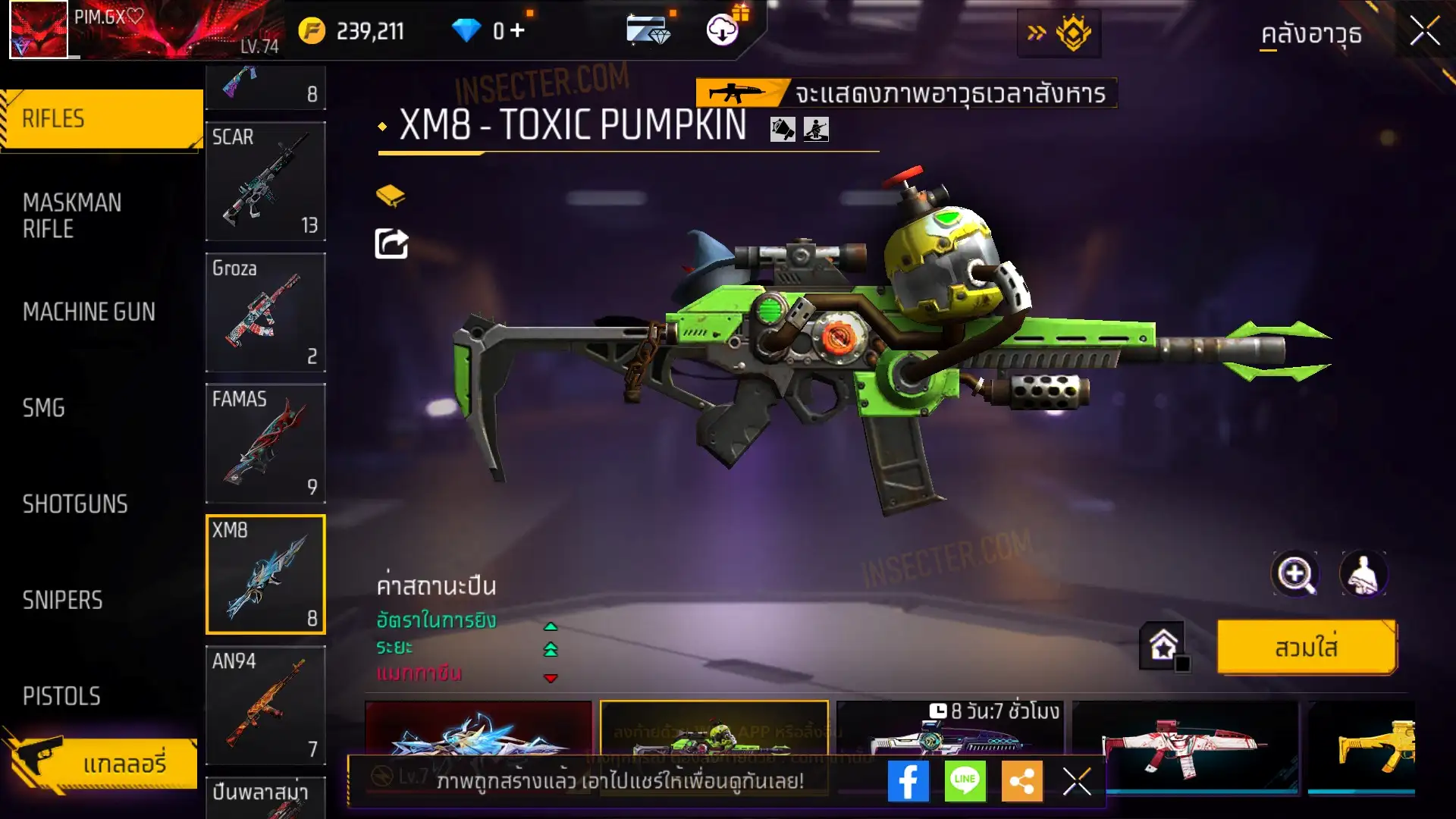Choose the Groza weapon tile
The image size is (1456, 819).
click(x=265, y=312)
